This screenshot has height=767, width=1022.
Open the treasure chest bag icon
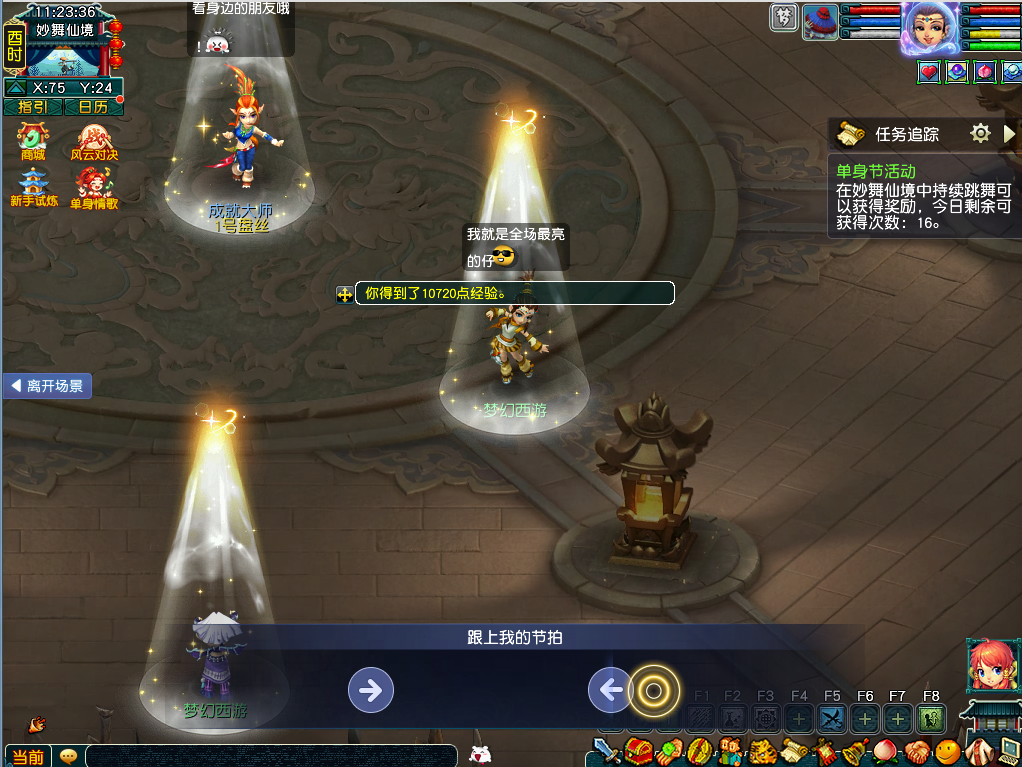(637, 750)
